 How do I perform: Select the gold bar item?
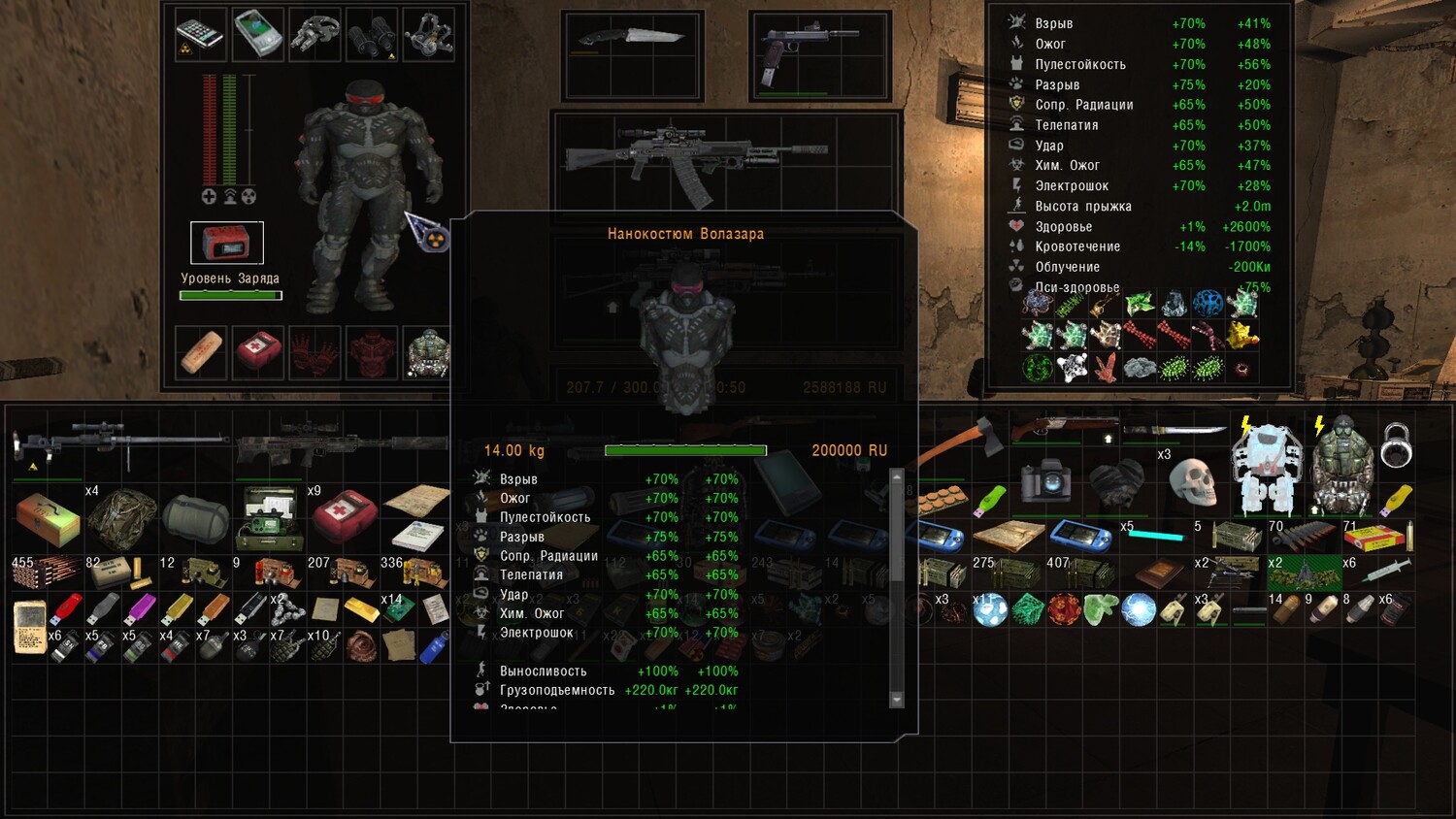(362, 609)
